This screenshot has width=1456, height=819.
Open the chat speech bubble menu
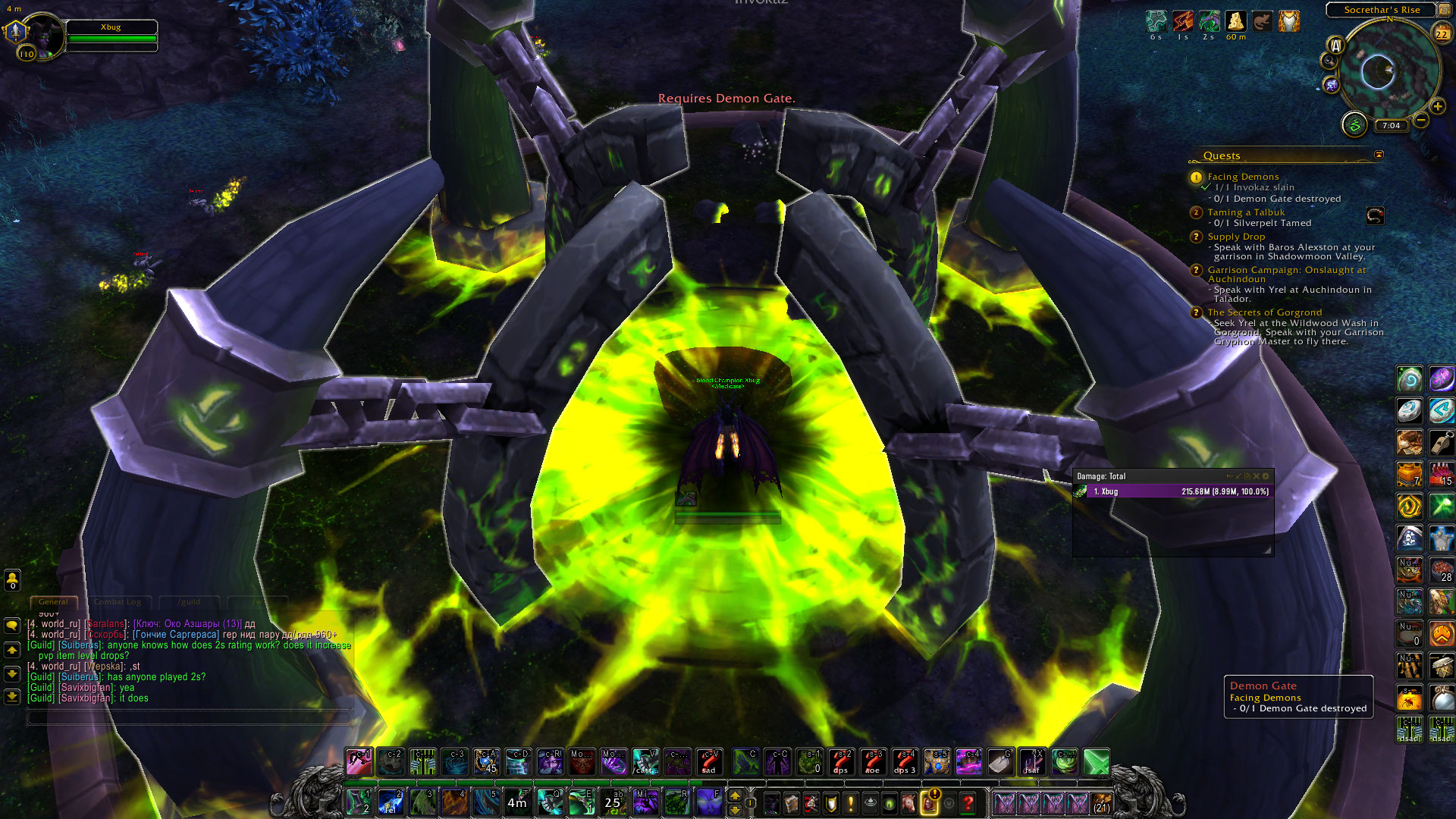[x=12, y=626]
